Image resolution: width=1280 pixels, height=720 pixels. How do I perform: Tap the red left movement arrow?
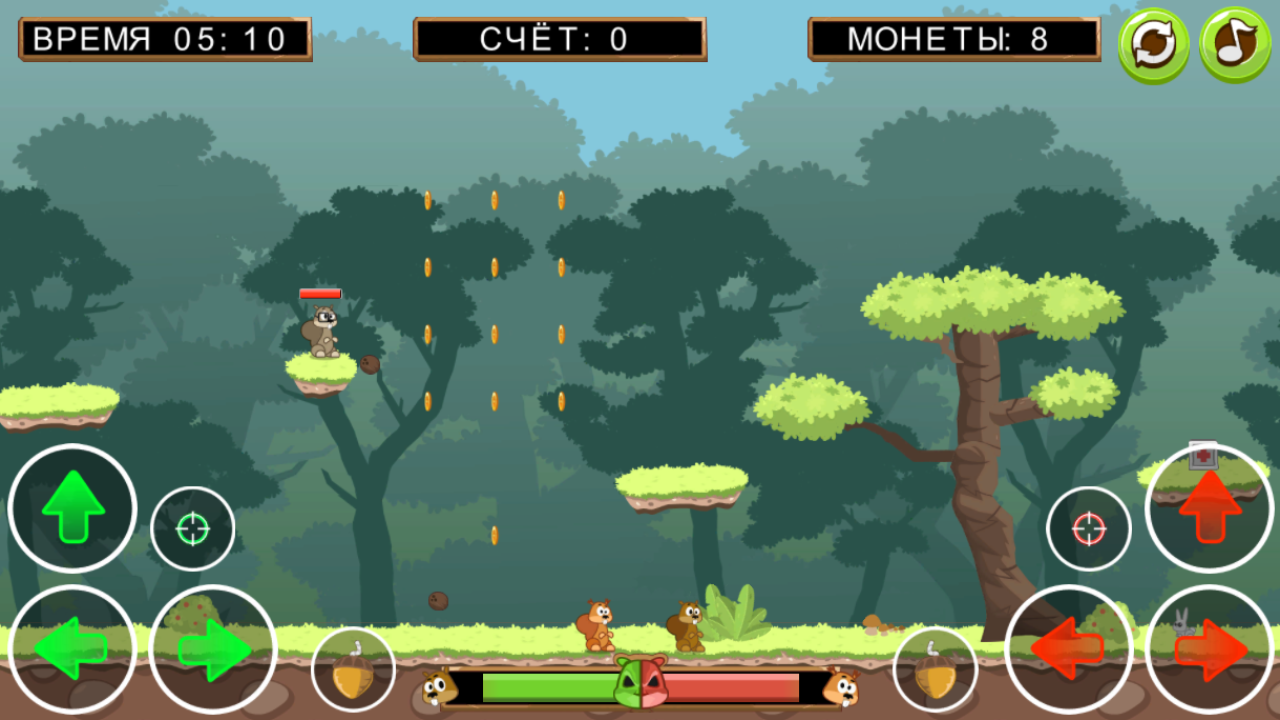pos(1069,647)
